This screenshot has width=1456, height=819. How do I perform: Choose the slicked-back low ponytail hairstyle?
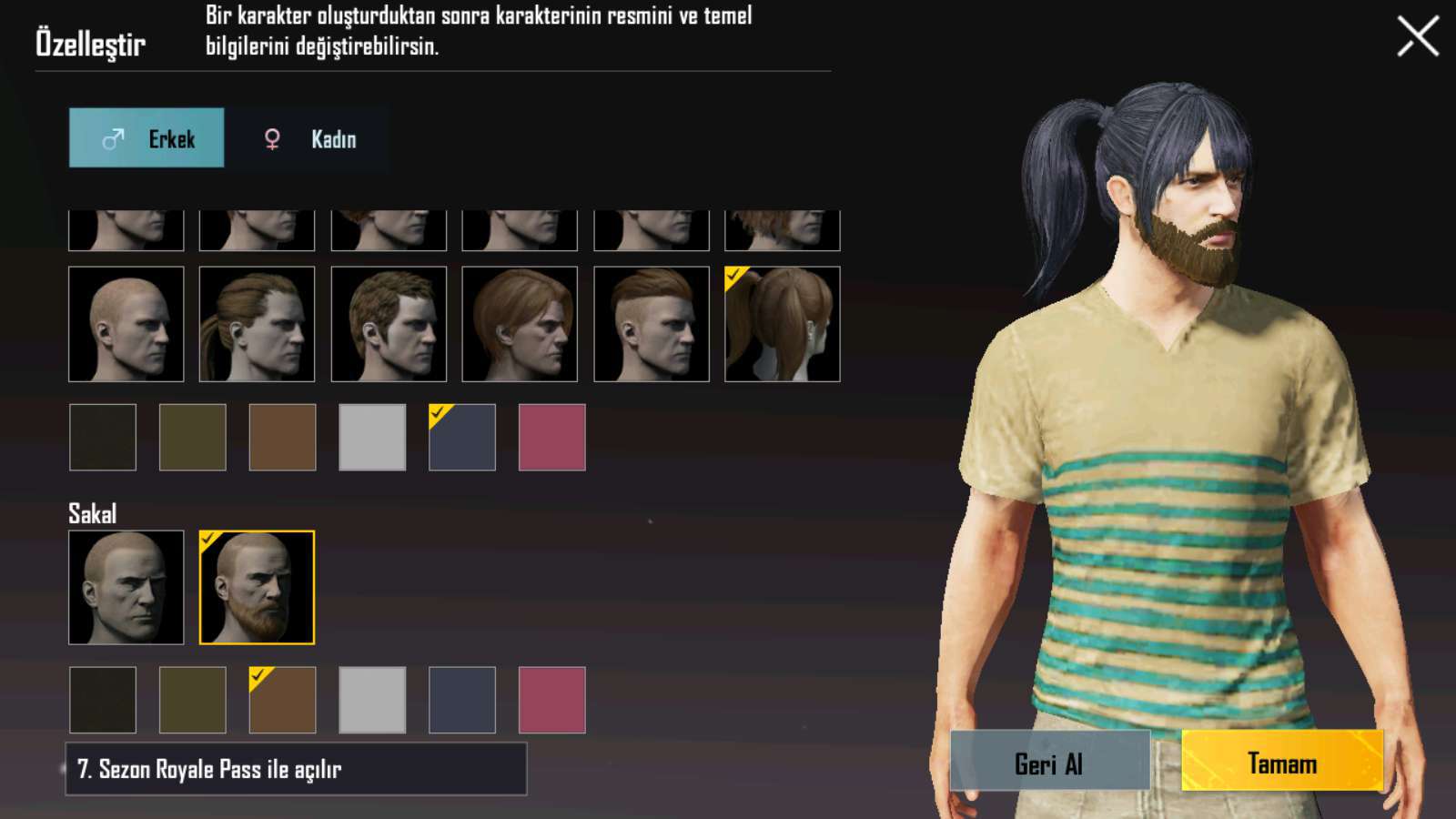point(257,324)
